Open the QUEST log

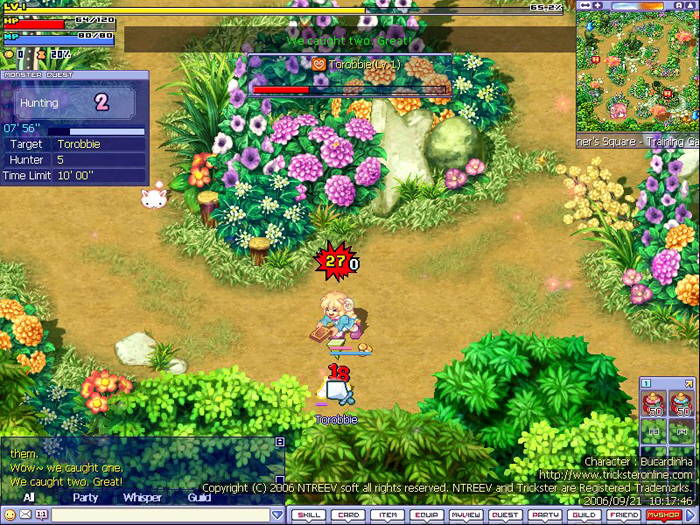tap(505, 515)
